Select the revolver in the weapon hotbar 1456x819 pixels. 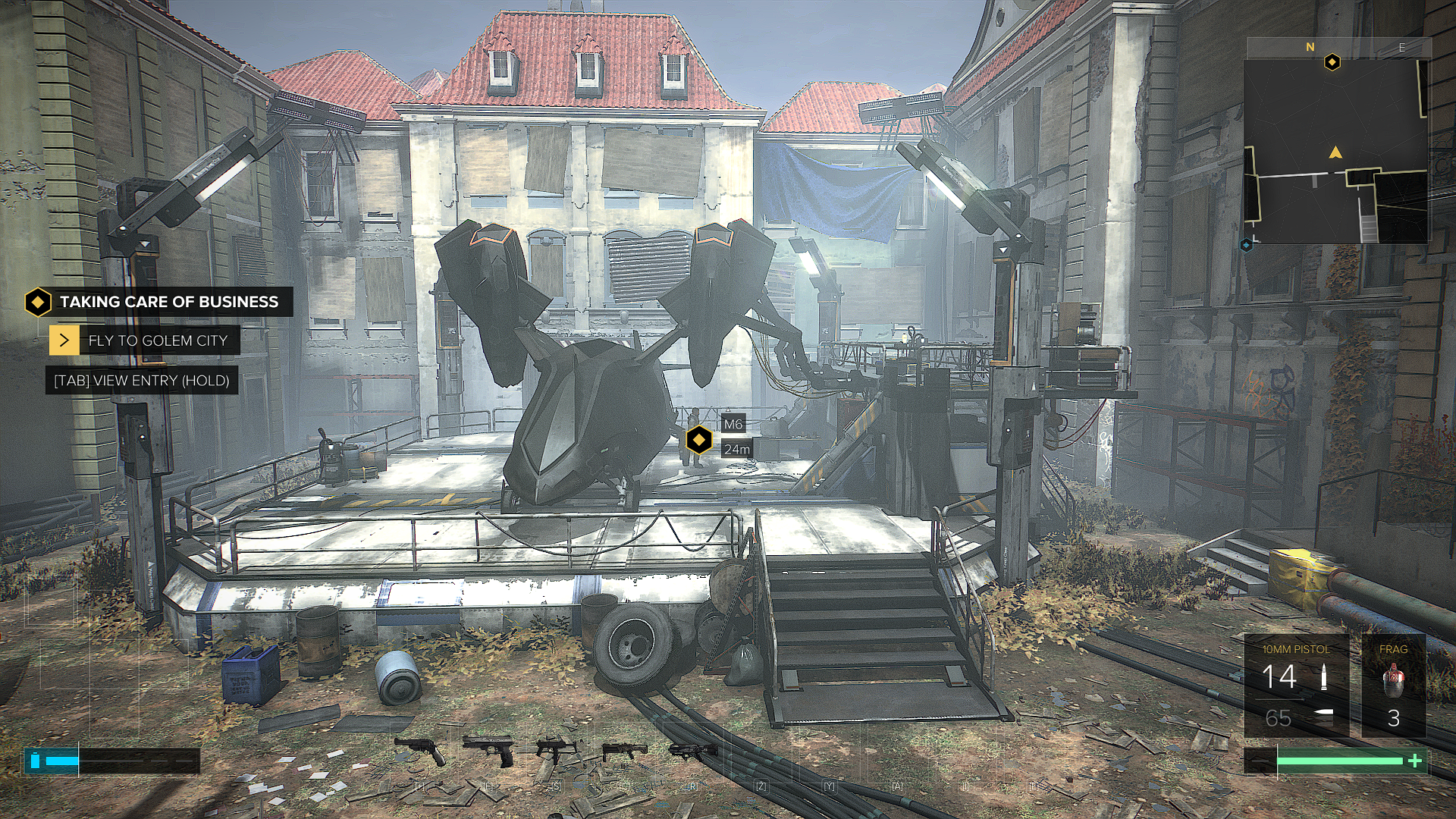point(419,751)
